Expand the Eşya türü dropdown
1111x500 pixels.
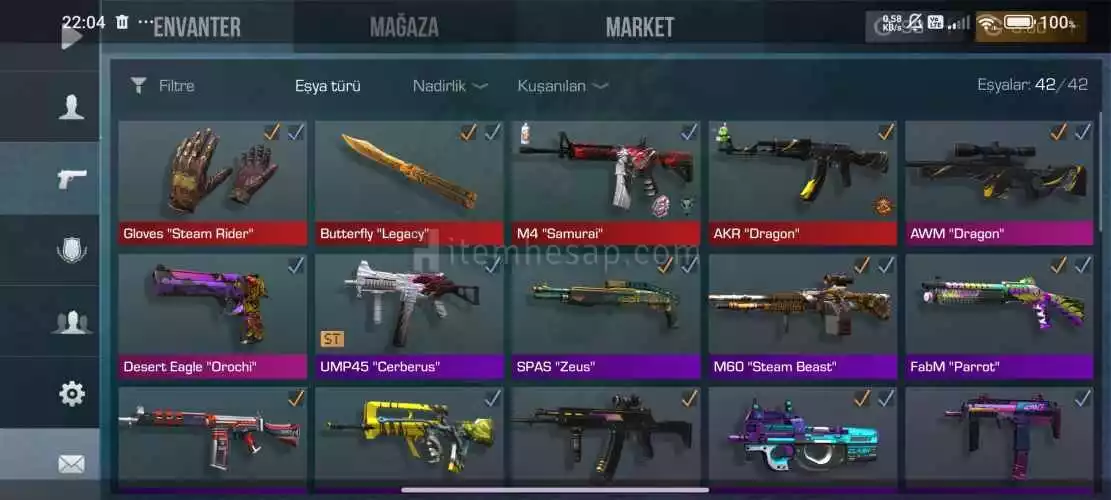pos(328,86)
